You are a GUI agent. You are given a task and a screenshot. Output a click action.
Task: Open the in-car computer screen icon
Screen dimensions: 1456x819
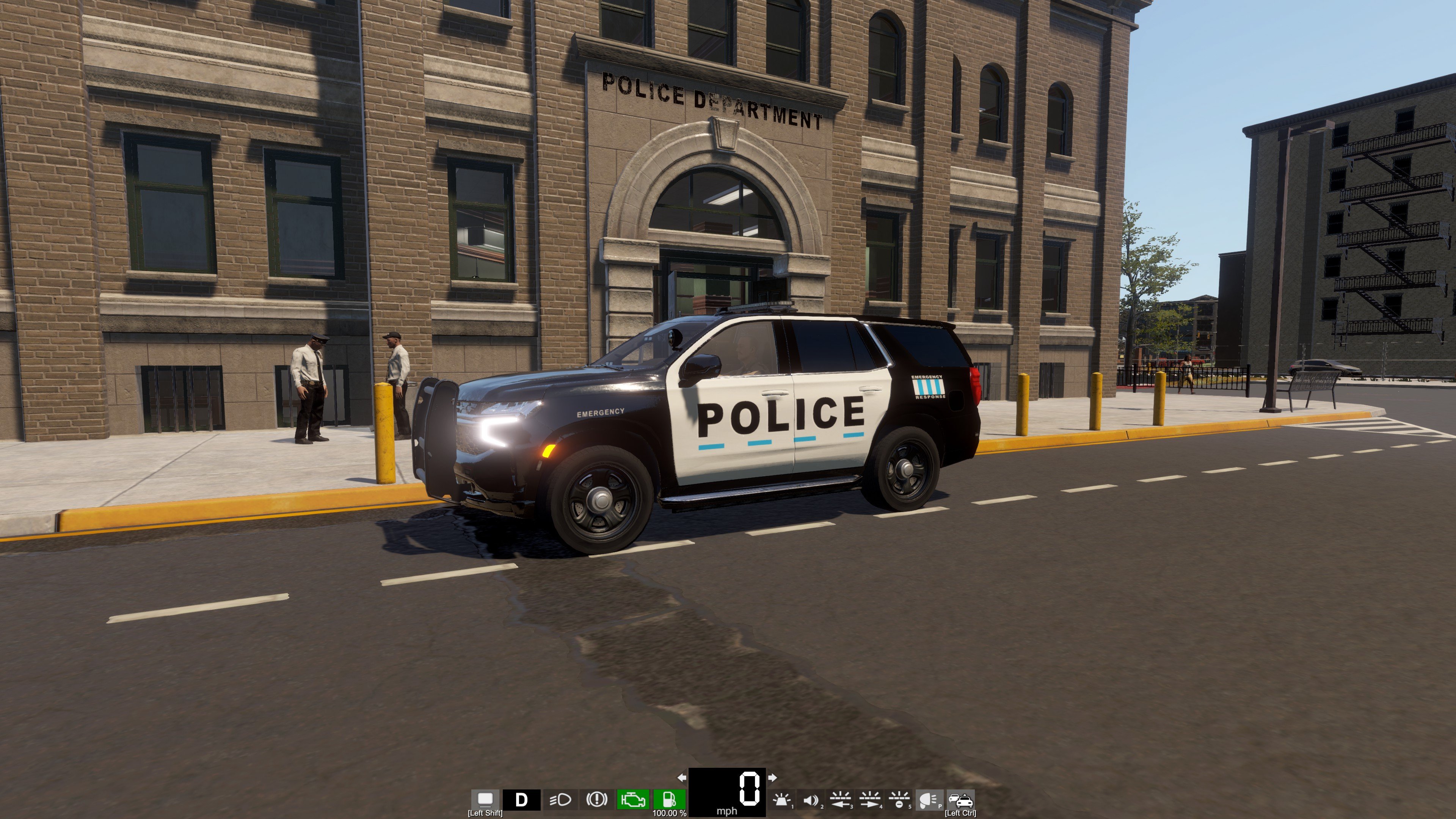tap(485, 799)
